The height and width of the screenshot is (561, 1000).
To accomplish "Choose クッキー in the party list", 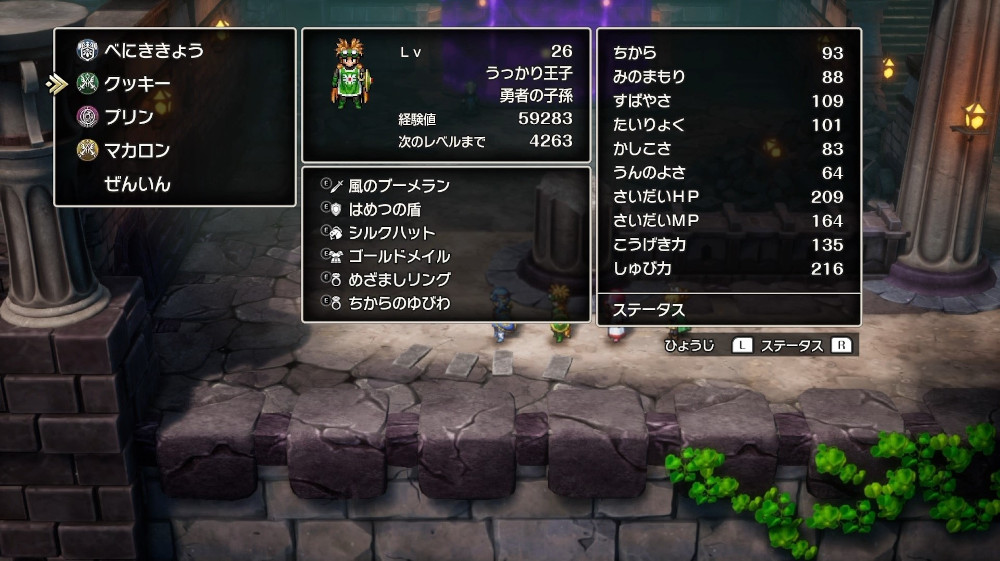I will click(137, 84).
